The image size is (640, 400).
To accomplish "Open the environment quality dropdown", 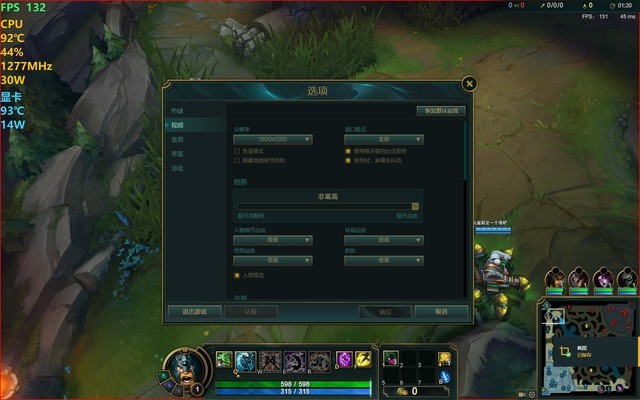I will click(x=384, y=240).
